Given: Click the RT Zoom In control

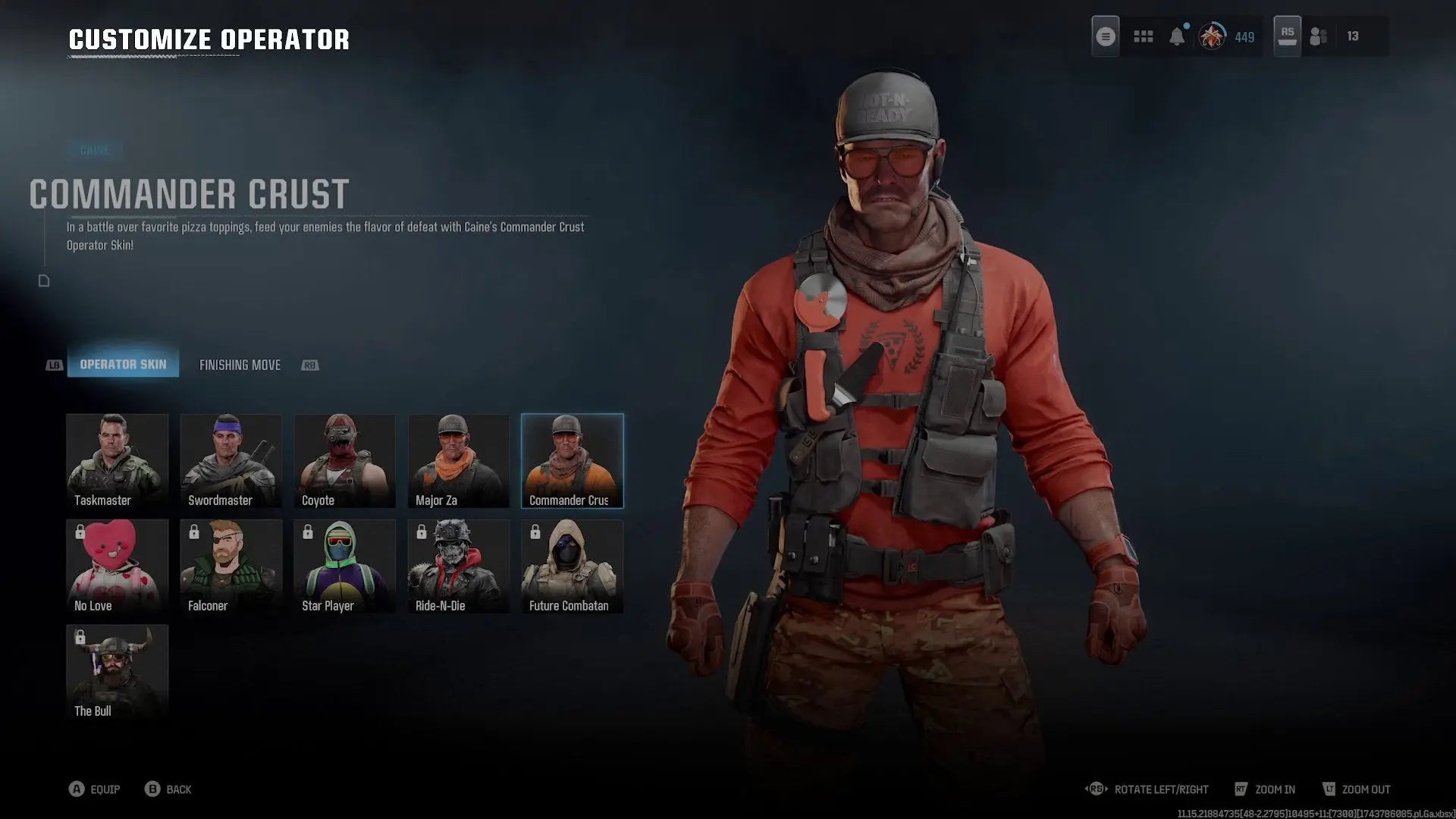Looking at the screenshot, I should click(1265, 789).
